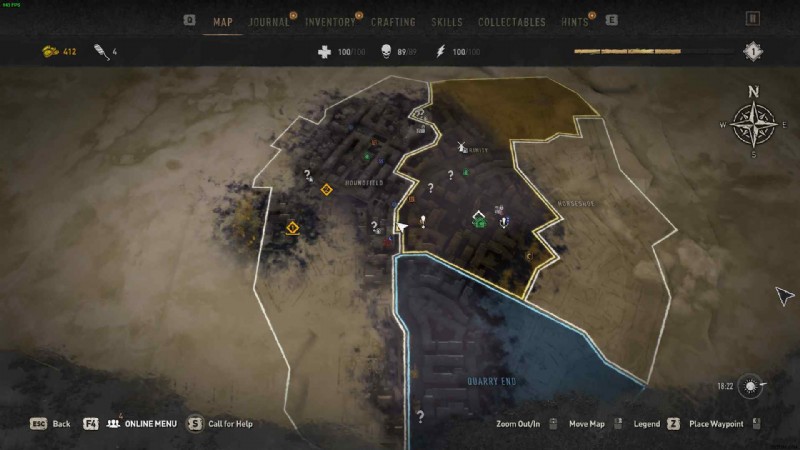
Task: Switch to the Journal tab
Action: pos(268,21)
